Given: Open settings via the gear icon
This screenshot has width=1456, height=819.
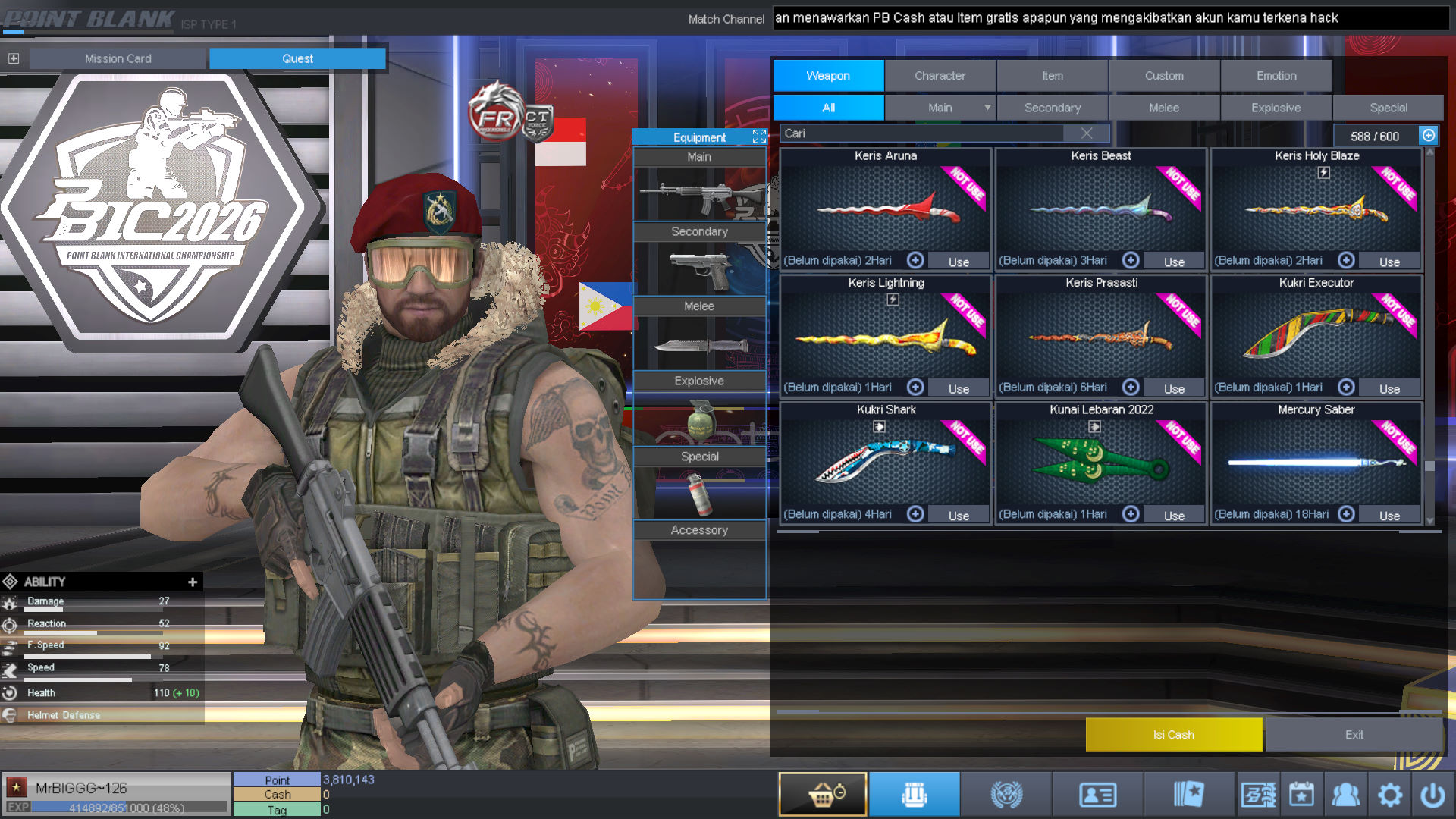Looking at the screenshot, I should [1389, 795].
